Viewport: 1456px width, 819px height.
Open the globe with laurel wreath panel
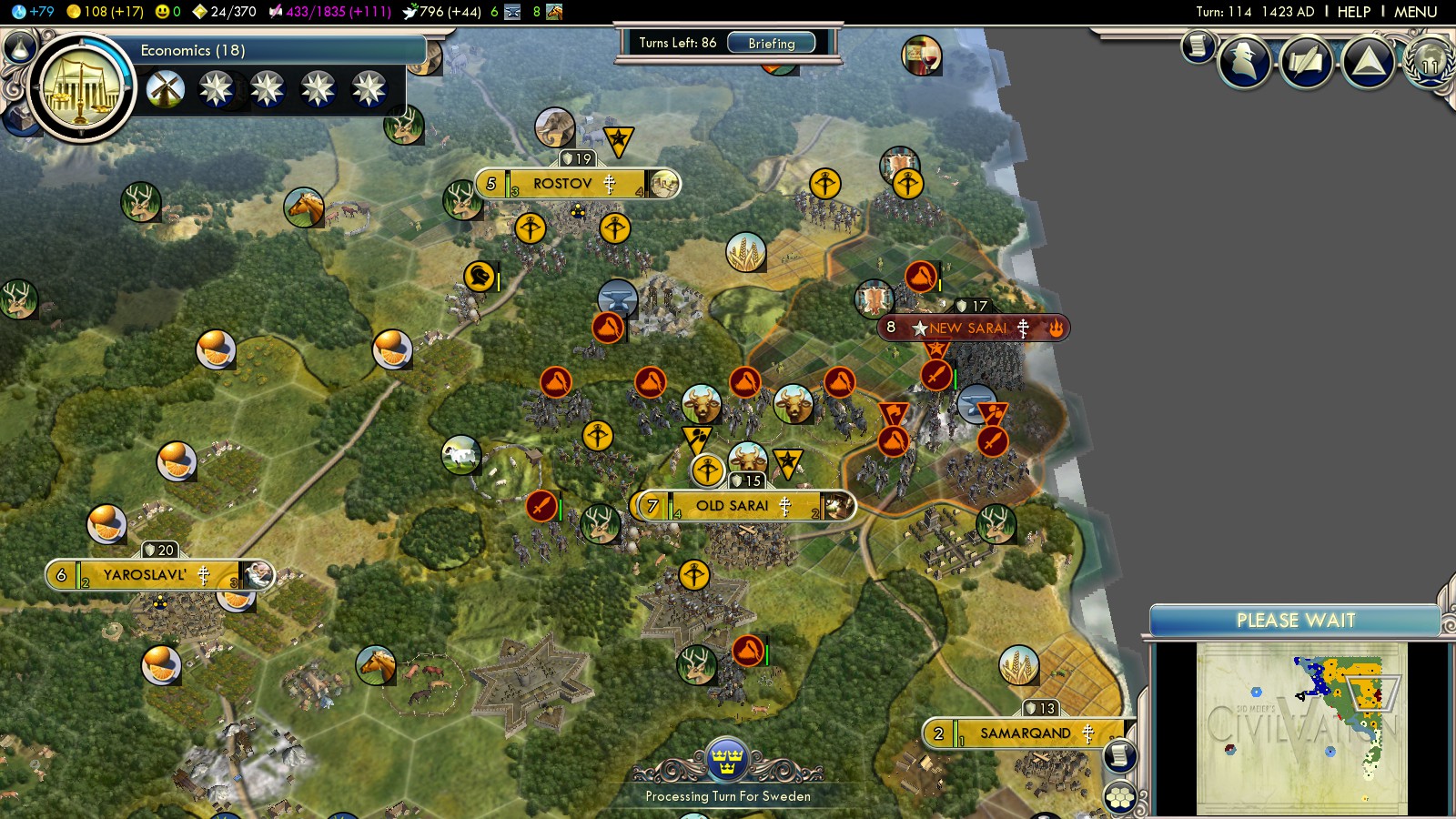[x=1430, y=62]
